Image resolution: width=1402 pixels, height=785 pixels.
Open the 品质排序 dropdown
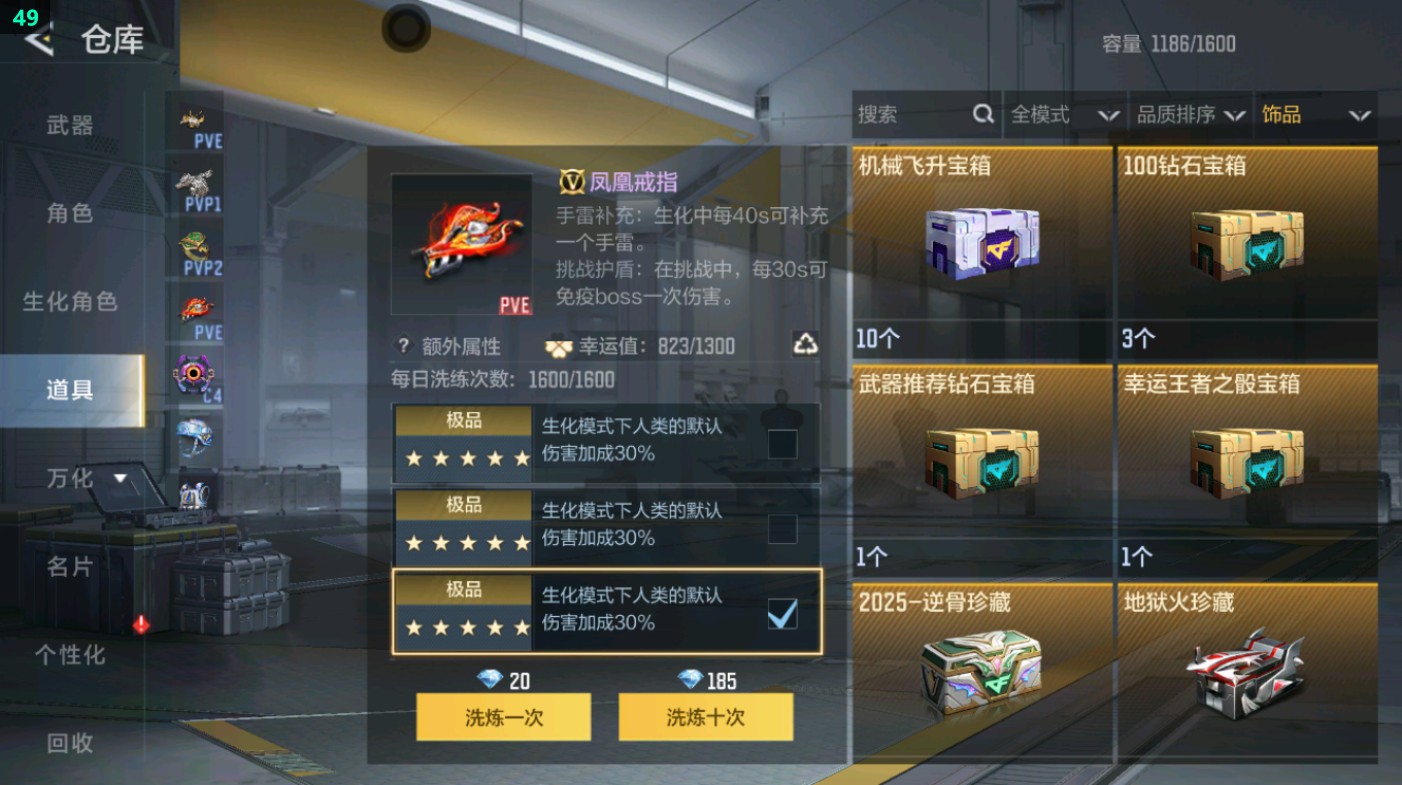tap(1195, 116)
